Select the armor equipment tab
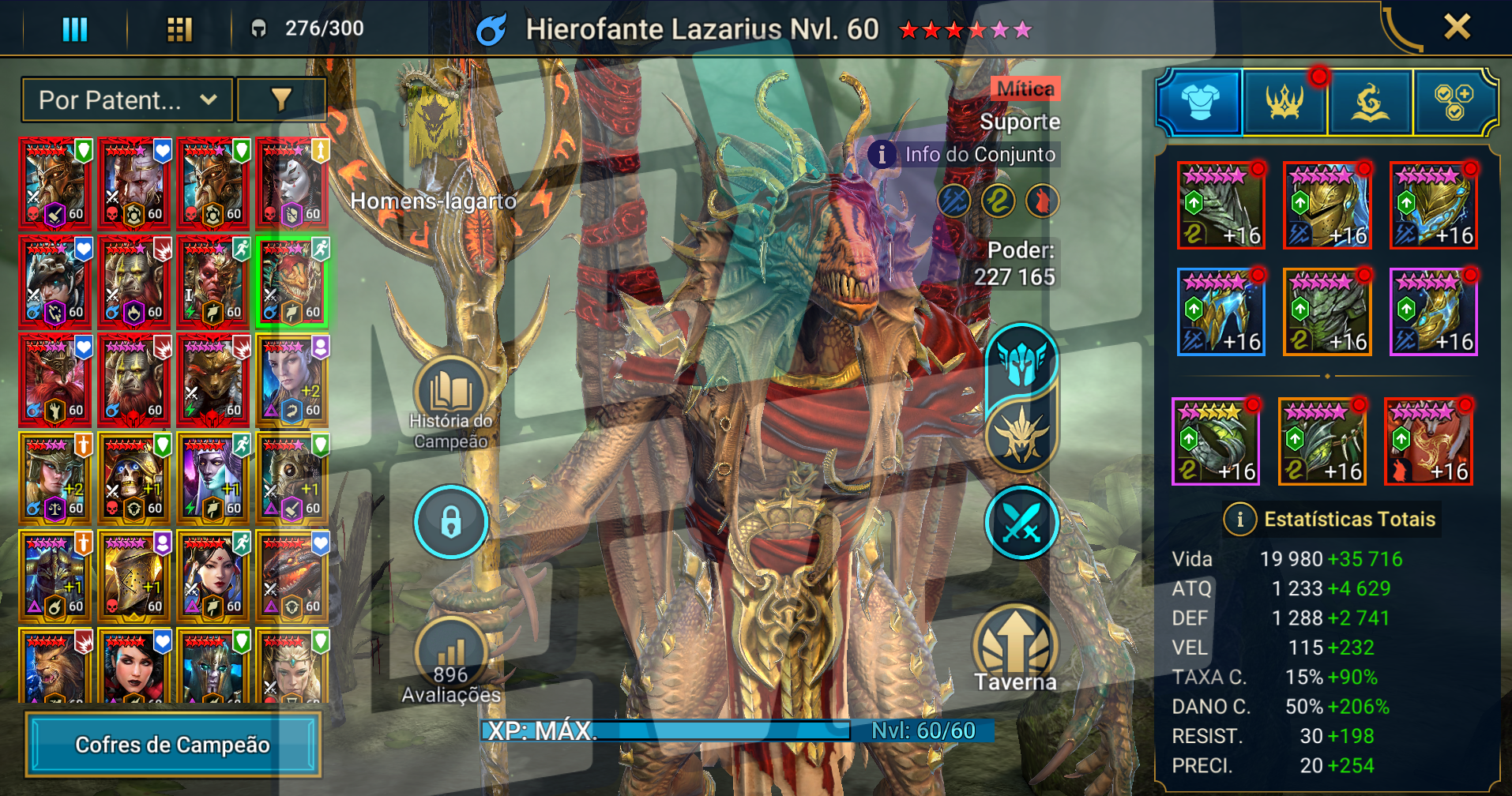Screen dimensions: 1512x796 tap(1199, 103)
